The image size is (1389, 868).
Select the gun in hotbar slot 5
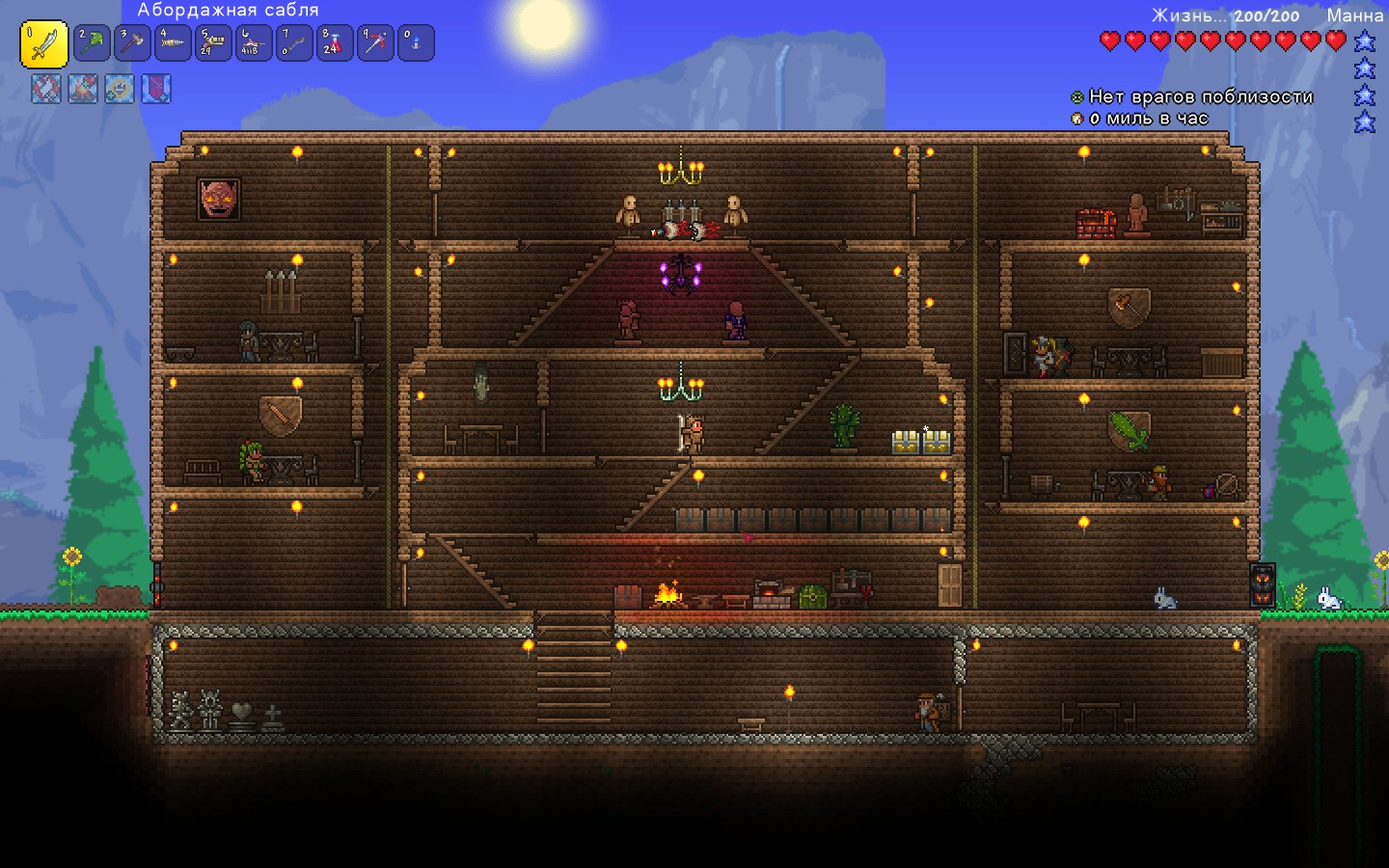pyautogui.click(x=214, y=43)
